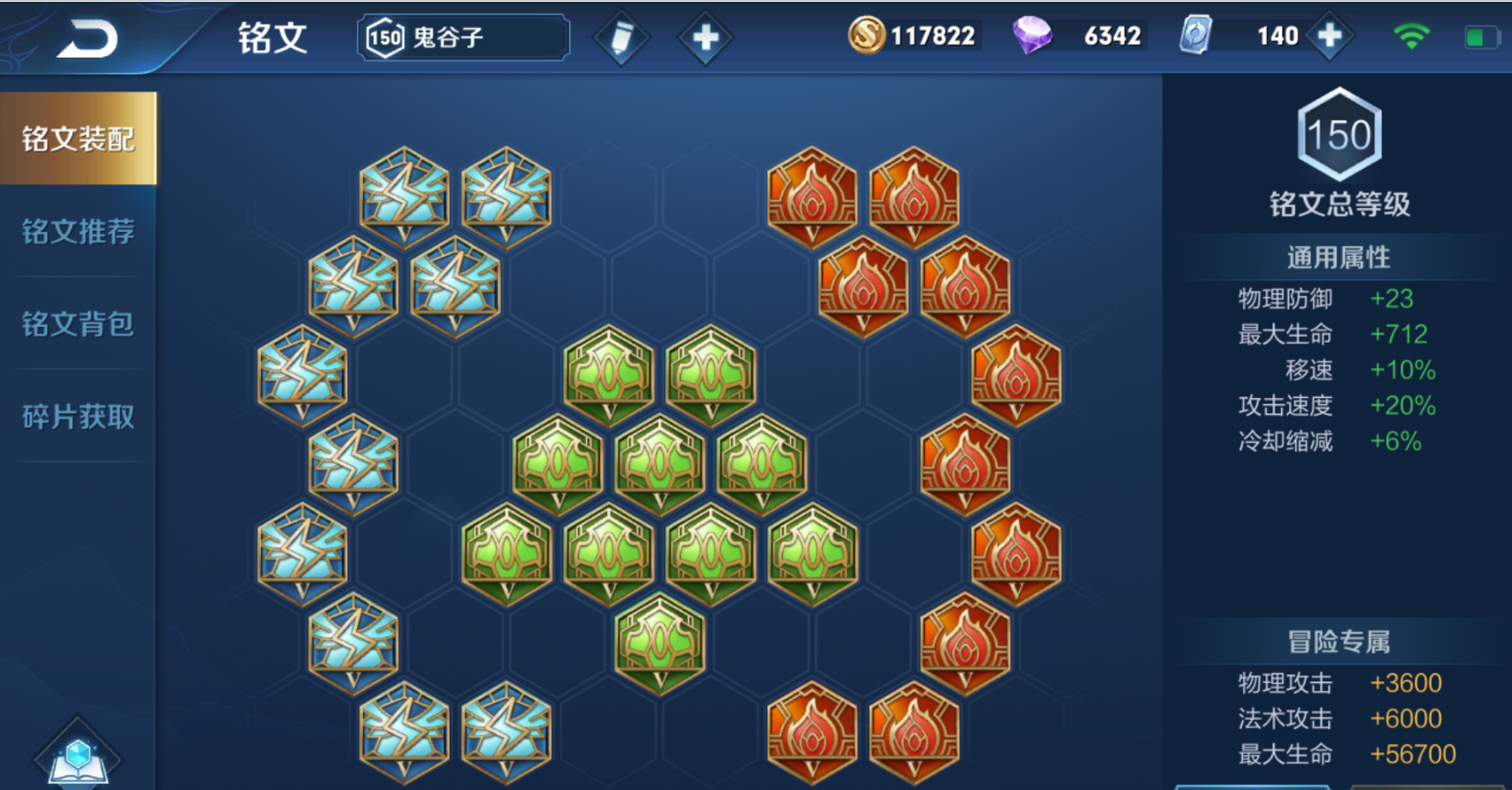Open the 鬼谷子 rune page dropdown
This screenshot has width=1512, height=790.
(x=463, y=38)
